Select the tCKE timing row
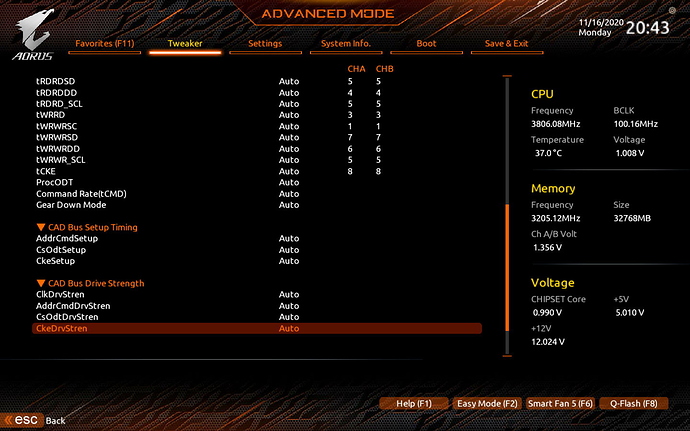 [x=46, y=171]
